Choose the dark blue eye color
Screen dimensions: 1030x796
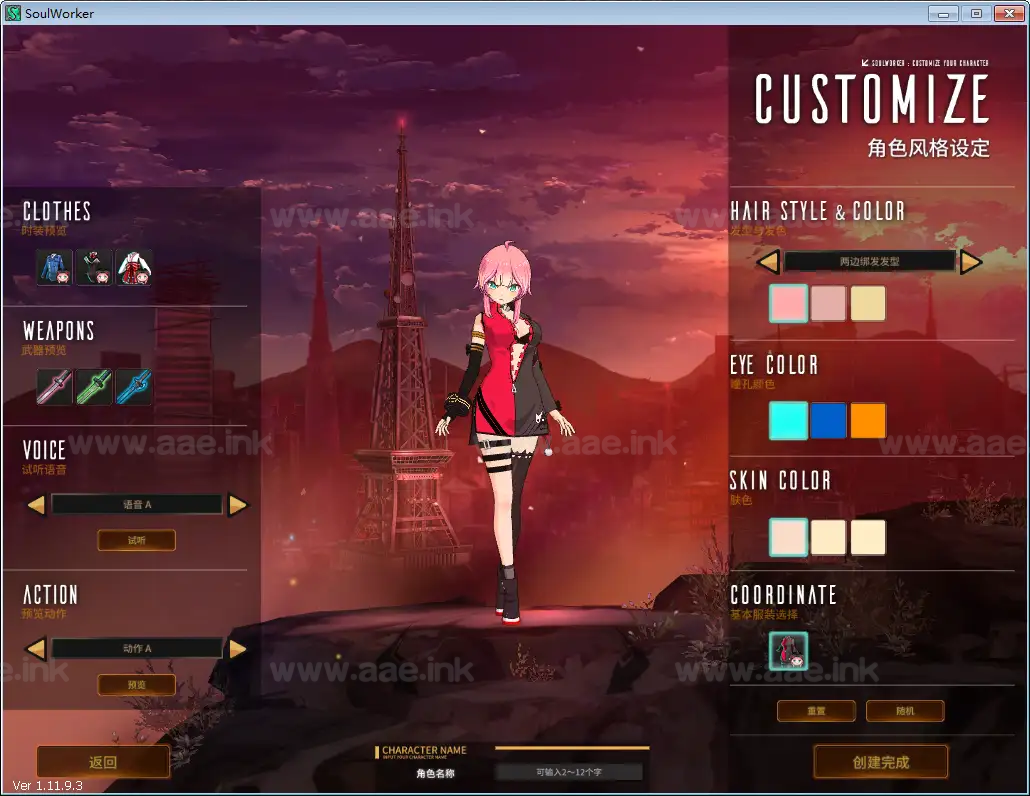(828, 421)
